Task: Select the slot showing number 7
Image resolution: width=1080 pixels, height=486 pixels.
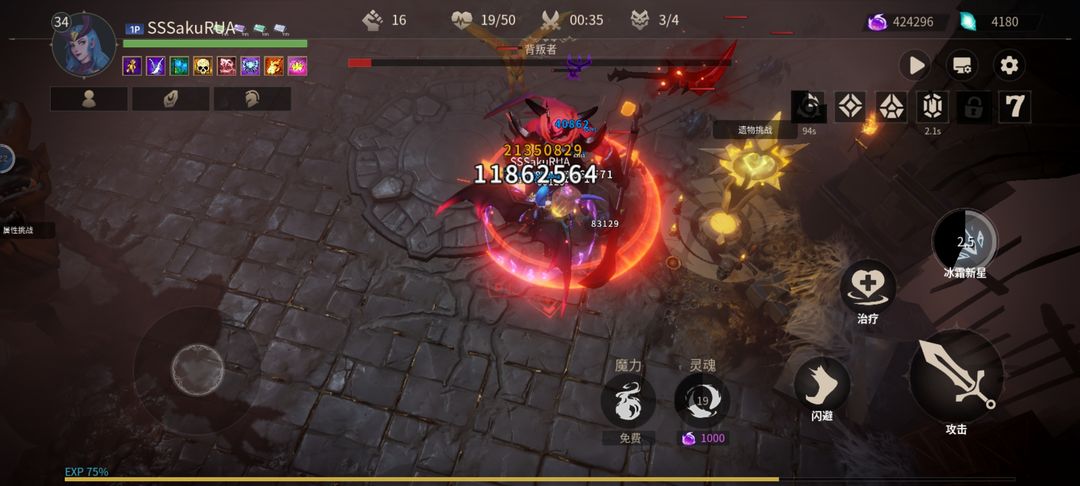Action: coord(1014,107)
